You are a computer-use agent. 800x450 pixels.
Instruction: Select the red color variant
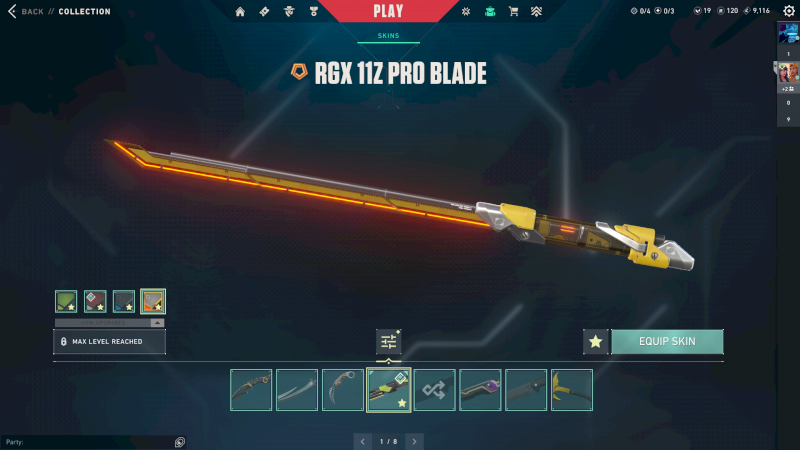[x=95, y=301]
